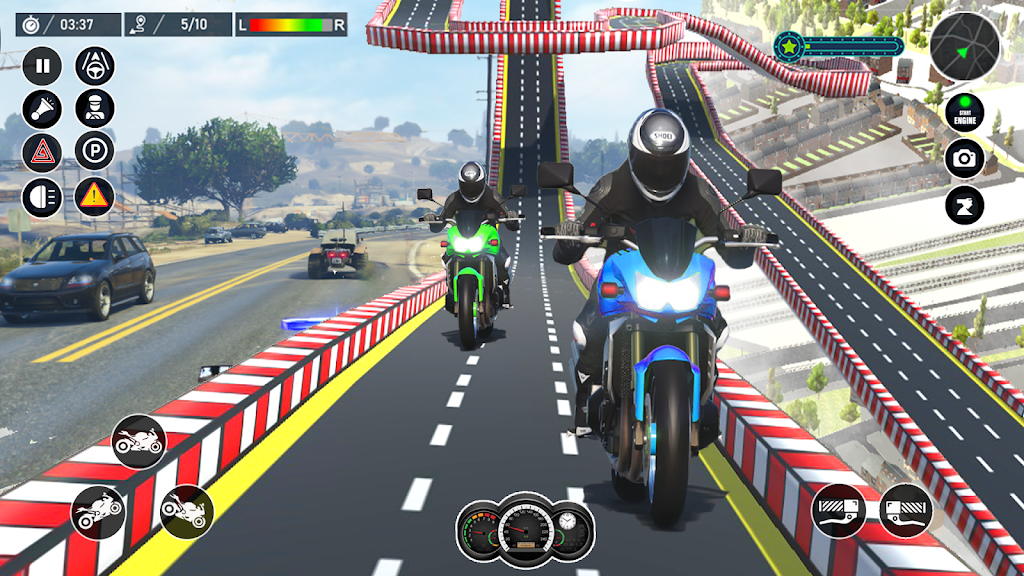This screenshot has width=1024, height=576.
Task: Toggle the headlight beam icon
Action: click(42, 197)
